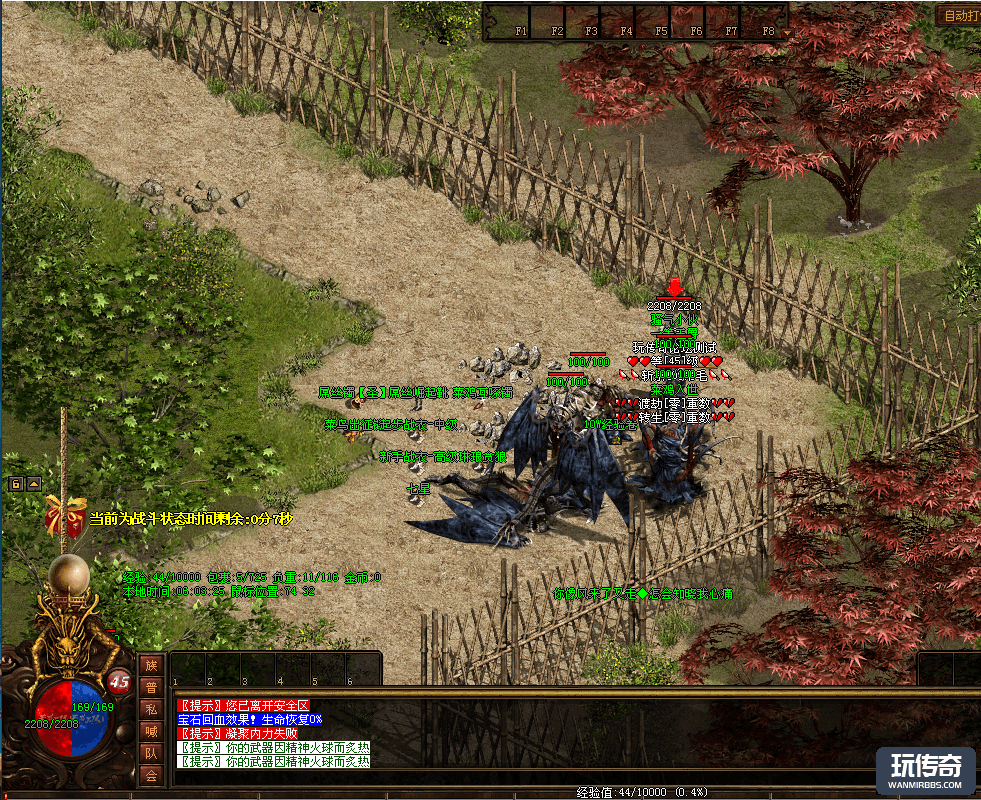Activate the 喊 shout channel
981x800 pixels.
click(x=150, y=731)
